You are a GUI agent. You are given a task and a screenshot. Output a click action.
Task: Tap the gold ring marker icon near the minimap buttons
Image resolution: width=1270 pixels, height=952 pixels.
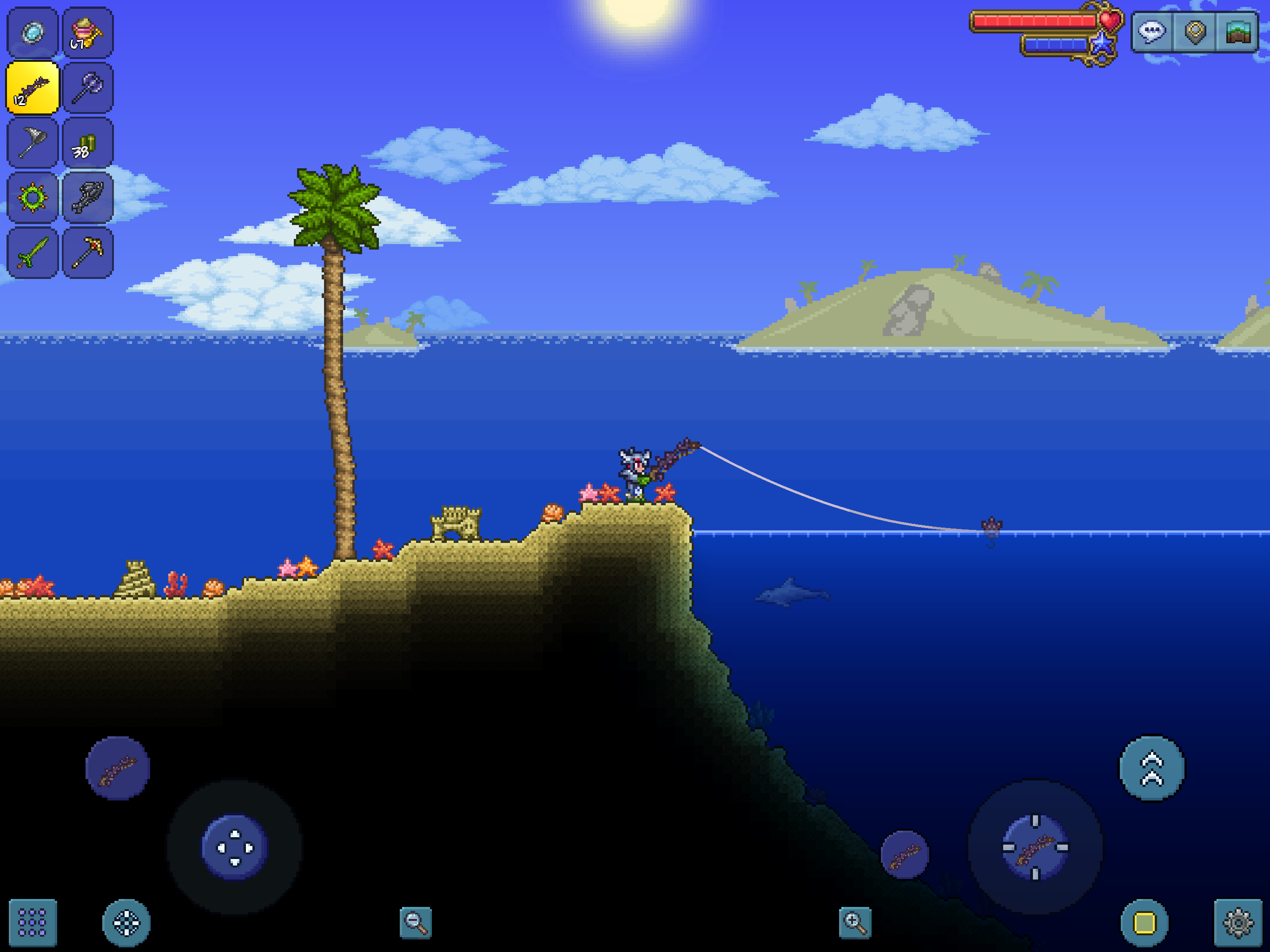point(1194,32)
